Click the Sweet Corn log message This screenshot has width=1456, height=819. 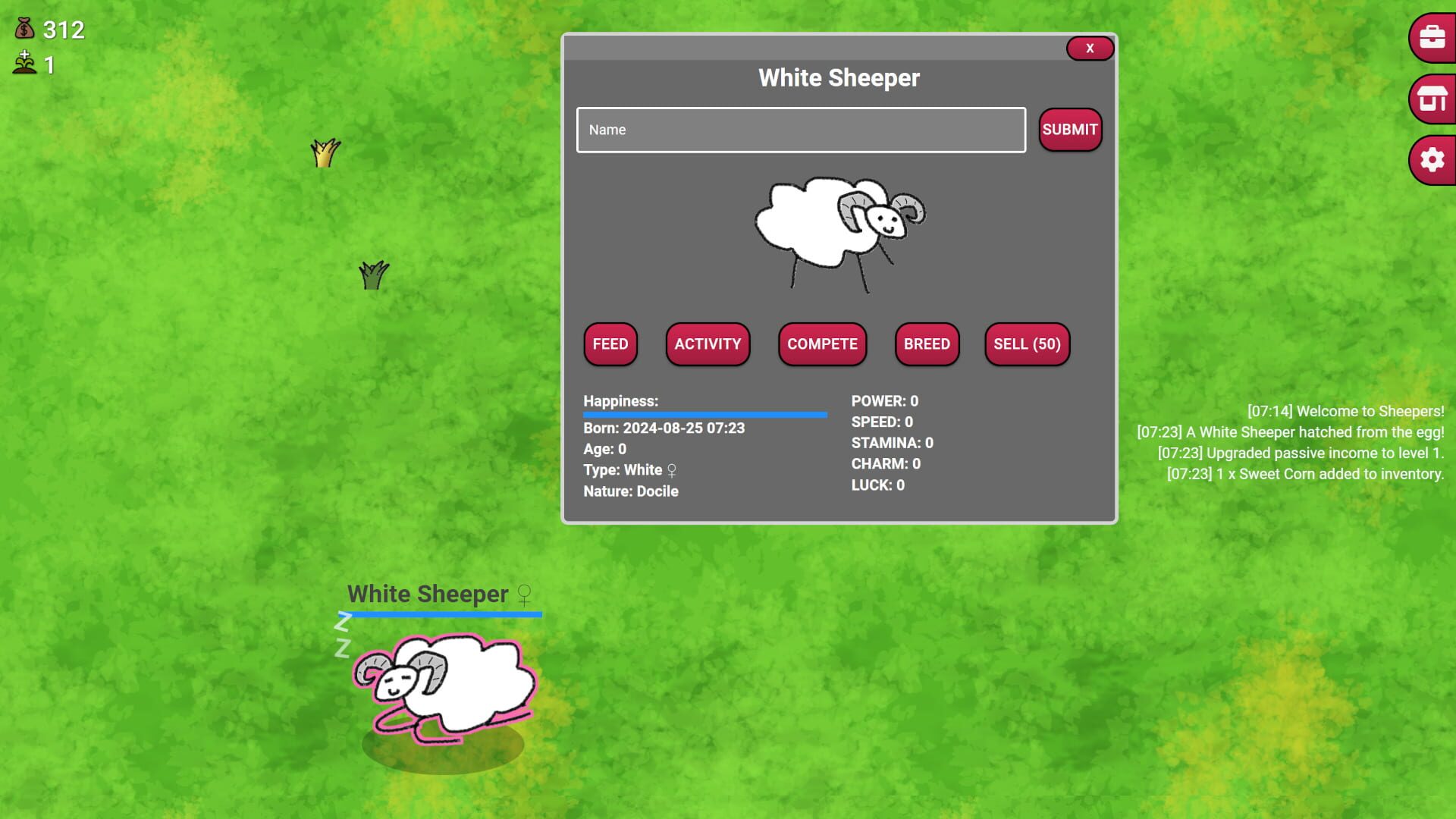[1304, 473]
